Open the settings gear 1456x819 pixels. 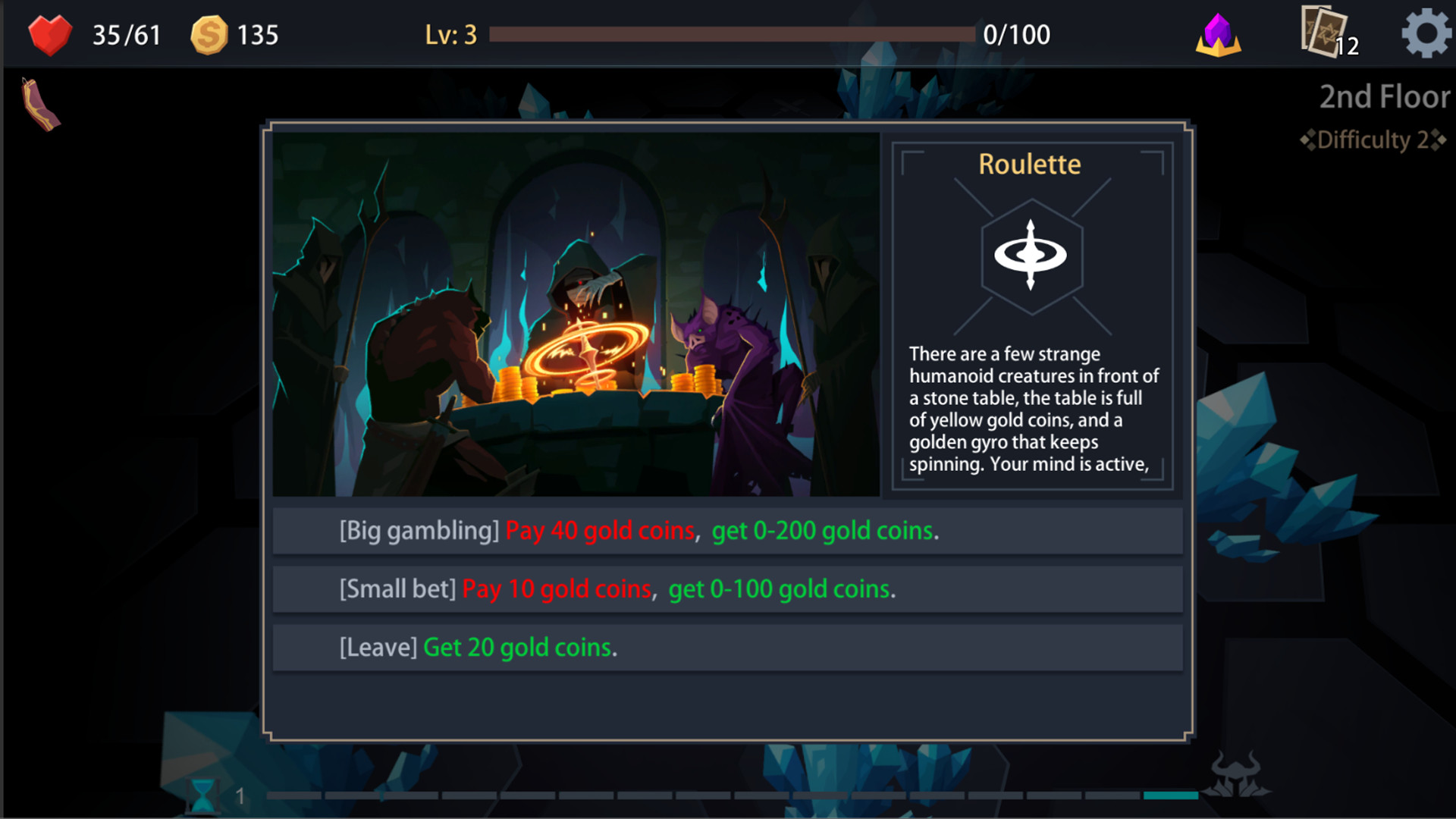point(1425,33)
